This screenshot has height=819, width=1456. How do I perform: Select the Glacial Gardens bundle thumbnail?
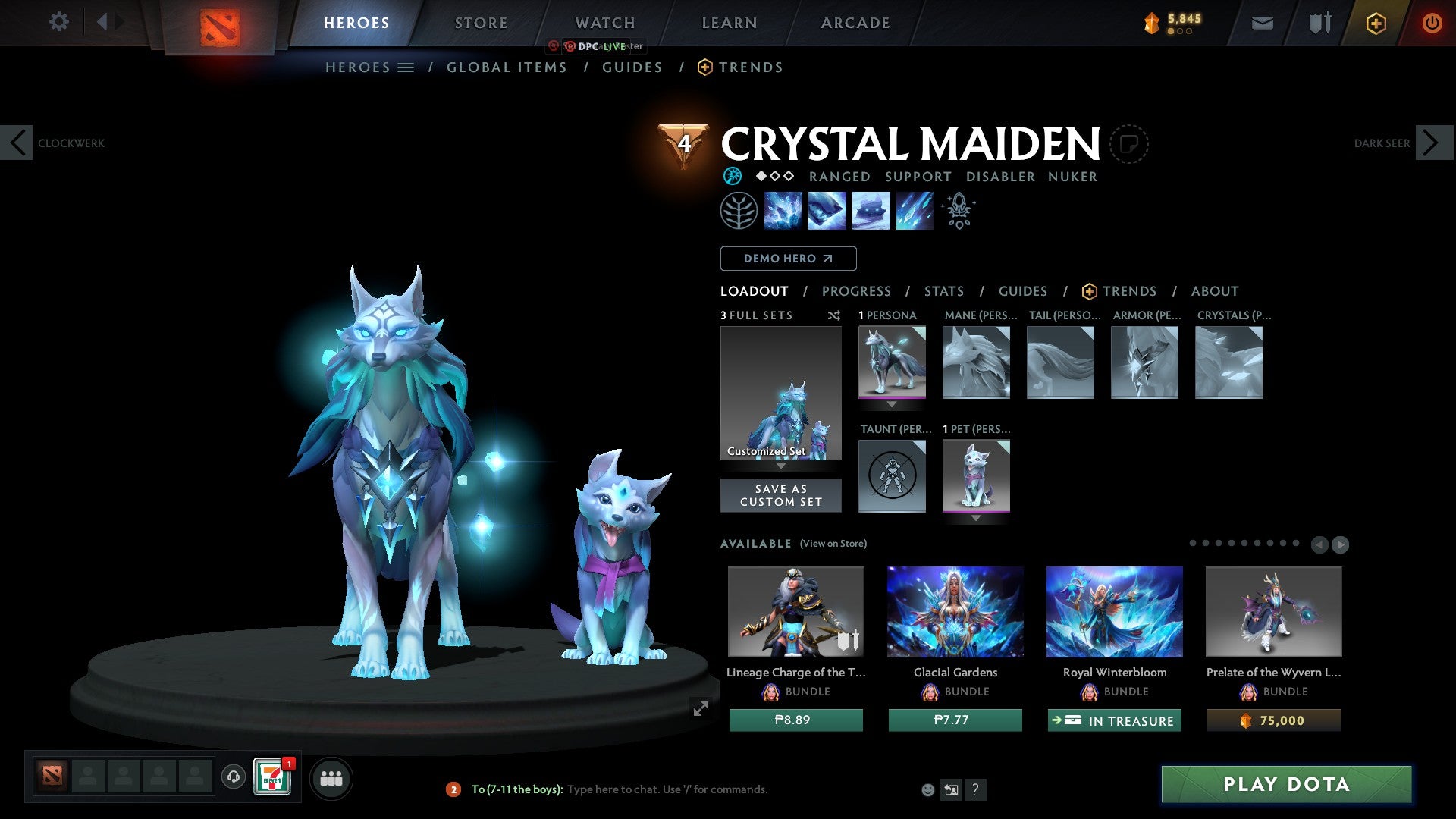pyautogui.click(x=955, y=612)
